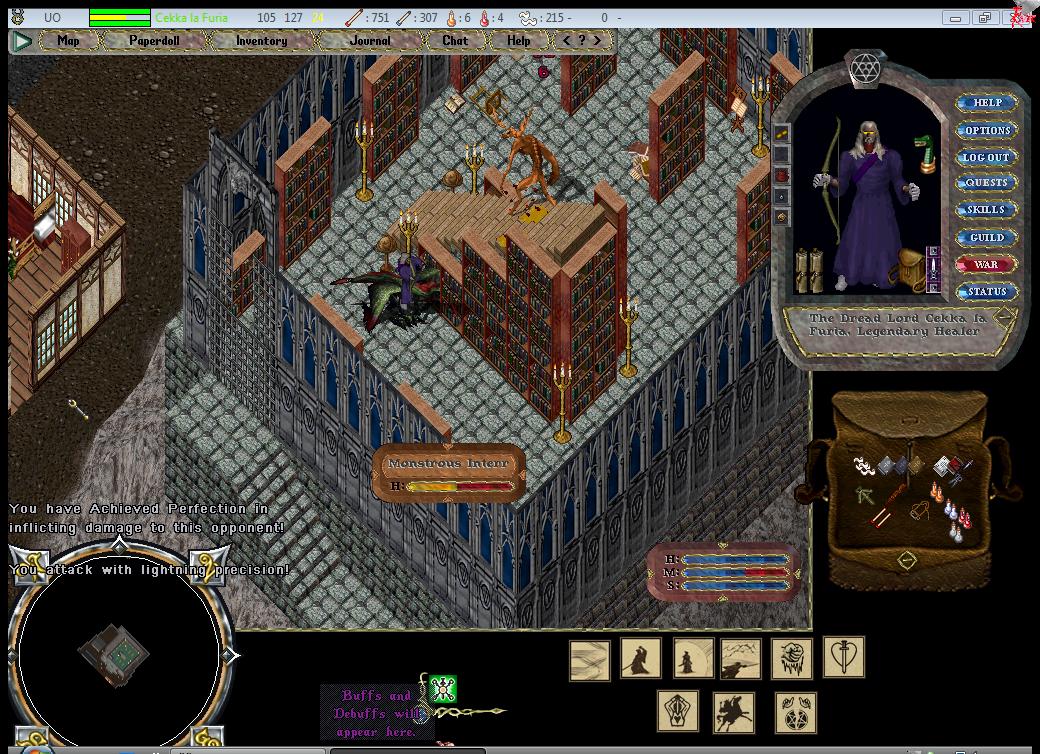Select the orange potions in the backpack

[936, 491]
